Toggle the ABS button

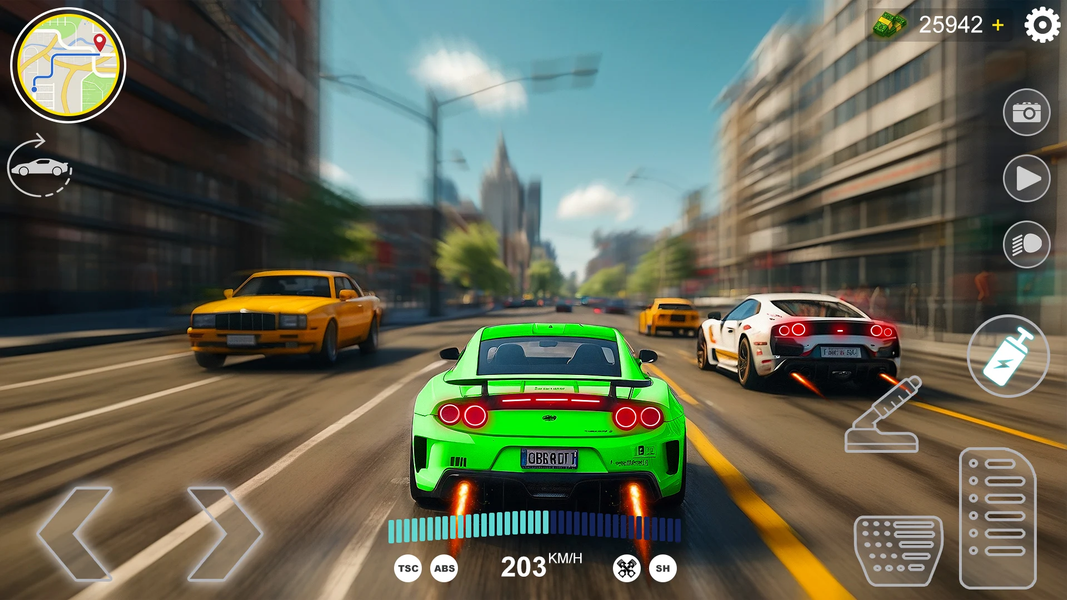[444, 568]
